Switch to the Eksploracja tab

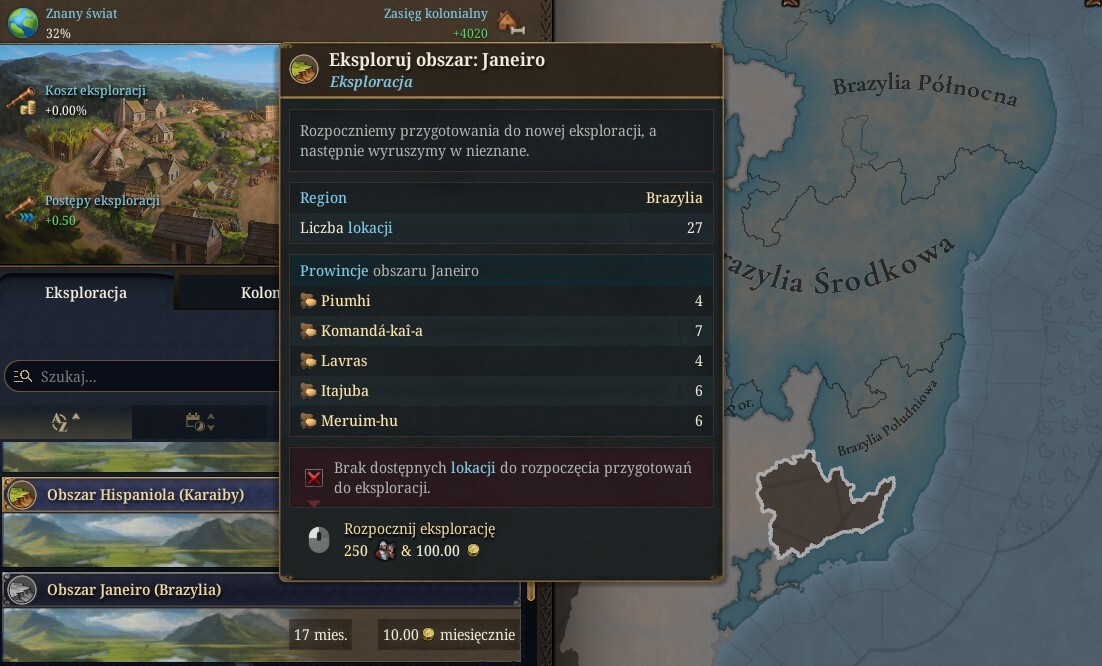tap(86, 293)
